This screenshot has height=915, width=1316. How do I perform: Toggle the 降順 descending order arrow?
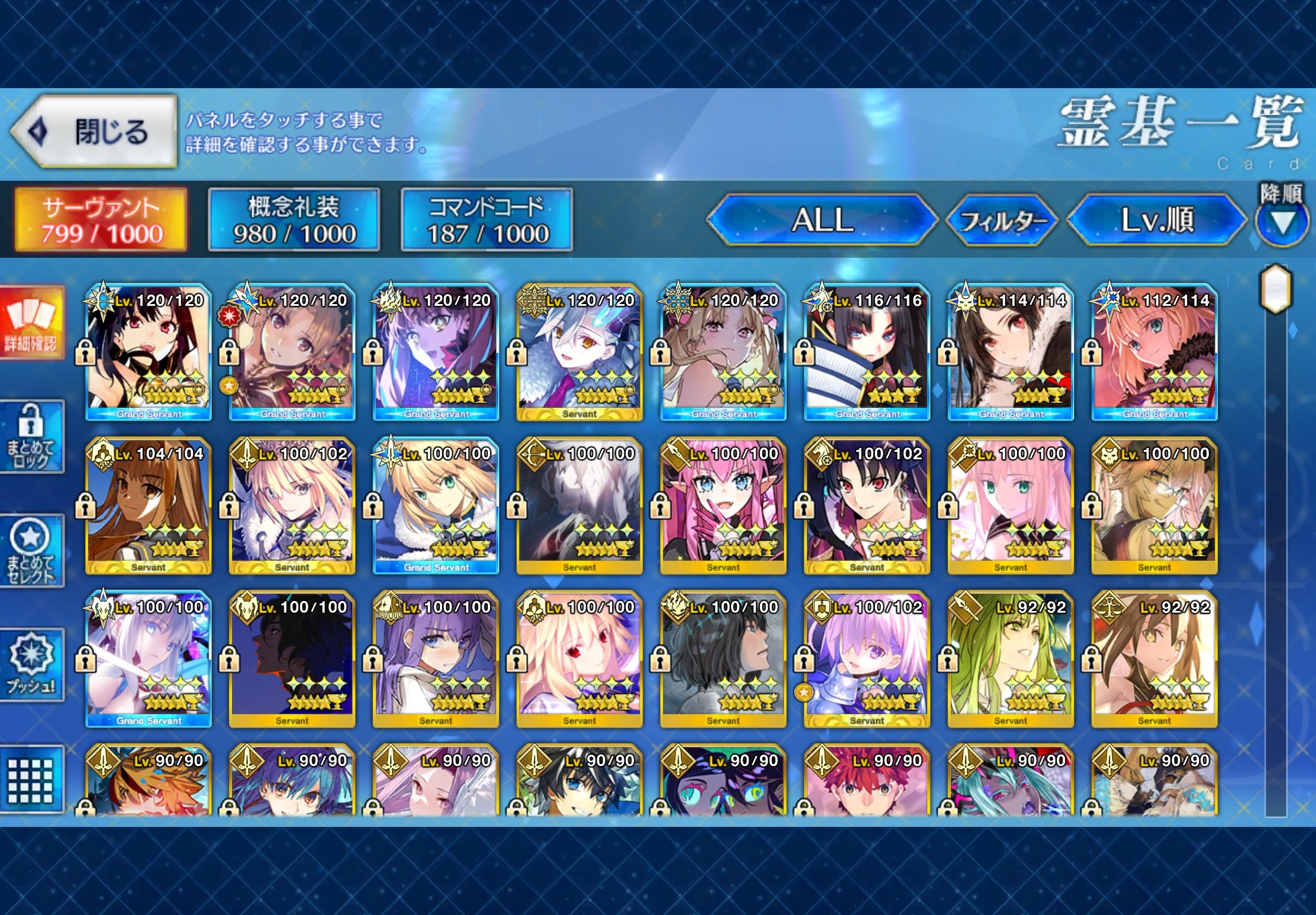pyautogui.click(x=1282, y=223)
